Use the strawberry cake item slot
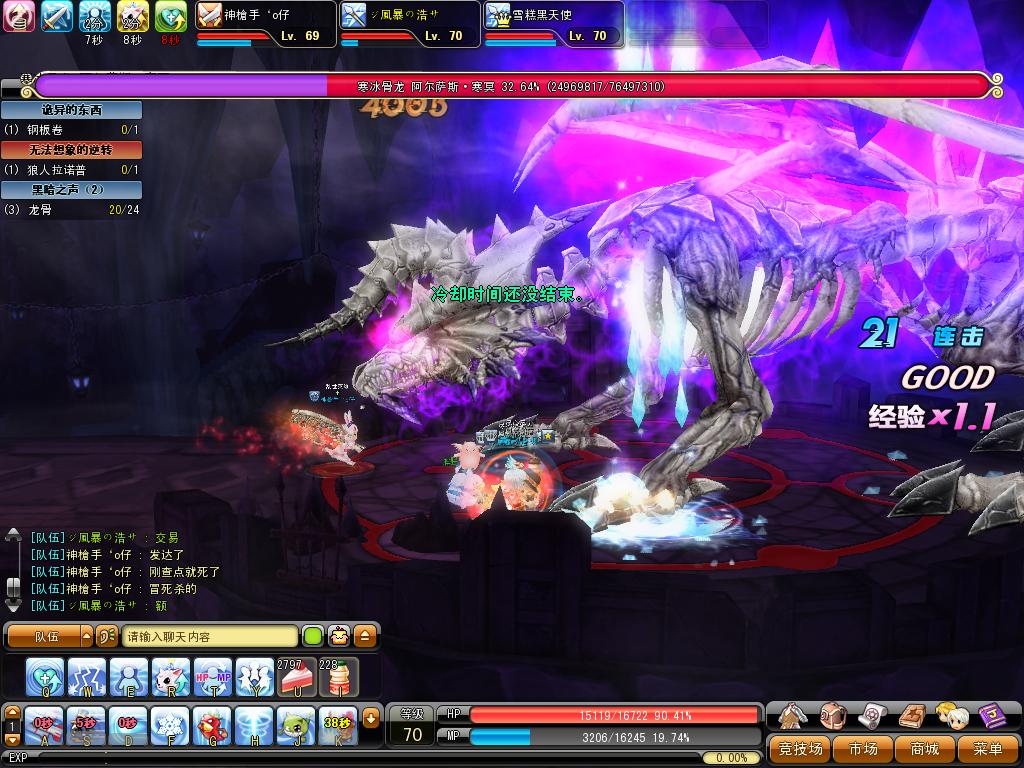 coord(297,677)
